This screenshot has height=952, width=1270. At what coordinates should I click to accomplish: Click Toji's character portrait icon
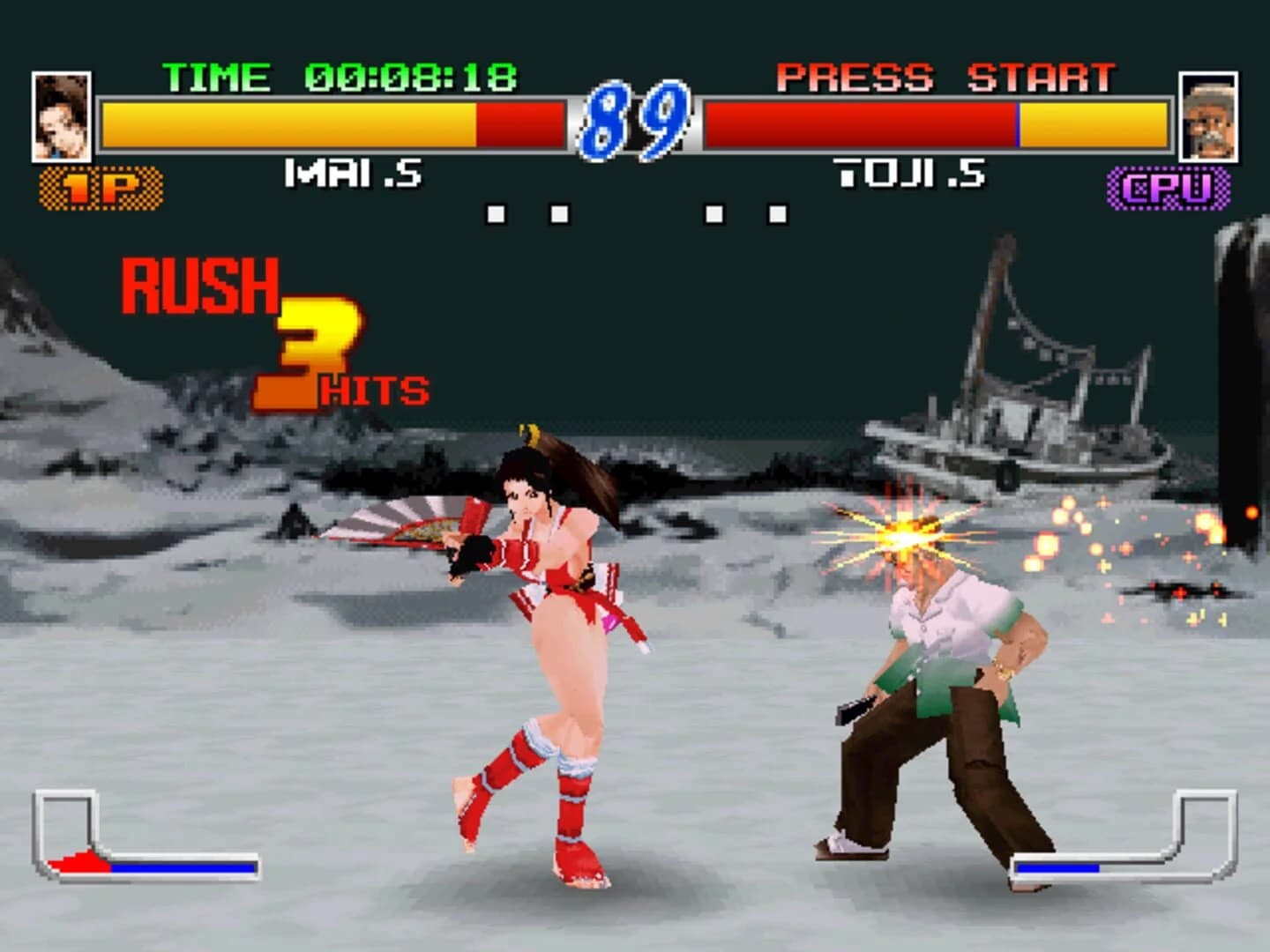[1209, 115]
